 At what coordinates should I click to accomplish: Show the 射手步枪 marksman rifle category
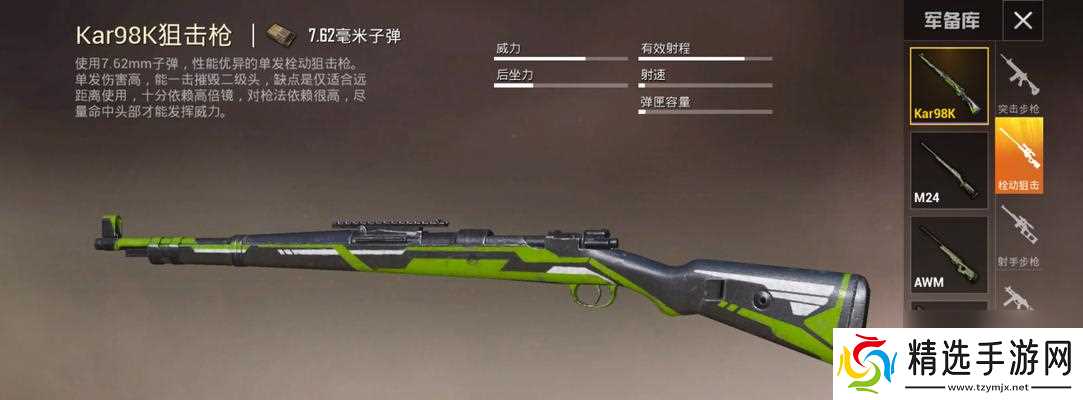pyautogui.click(x=1019, y=236)
